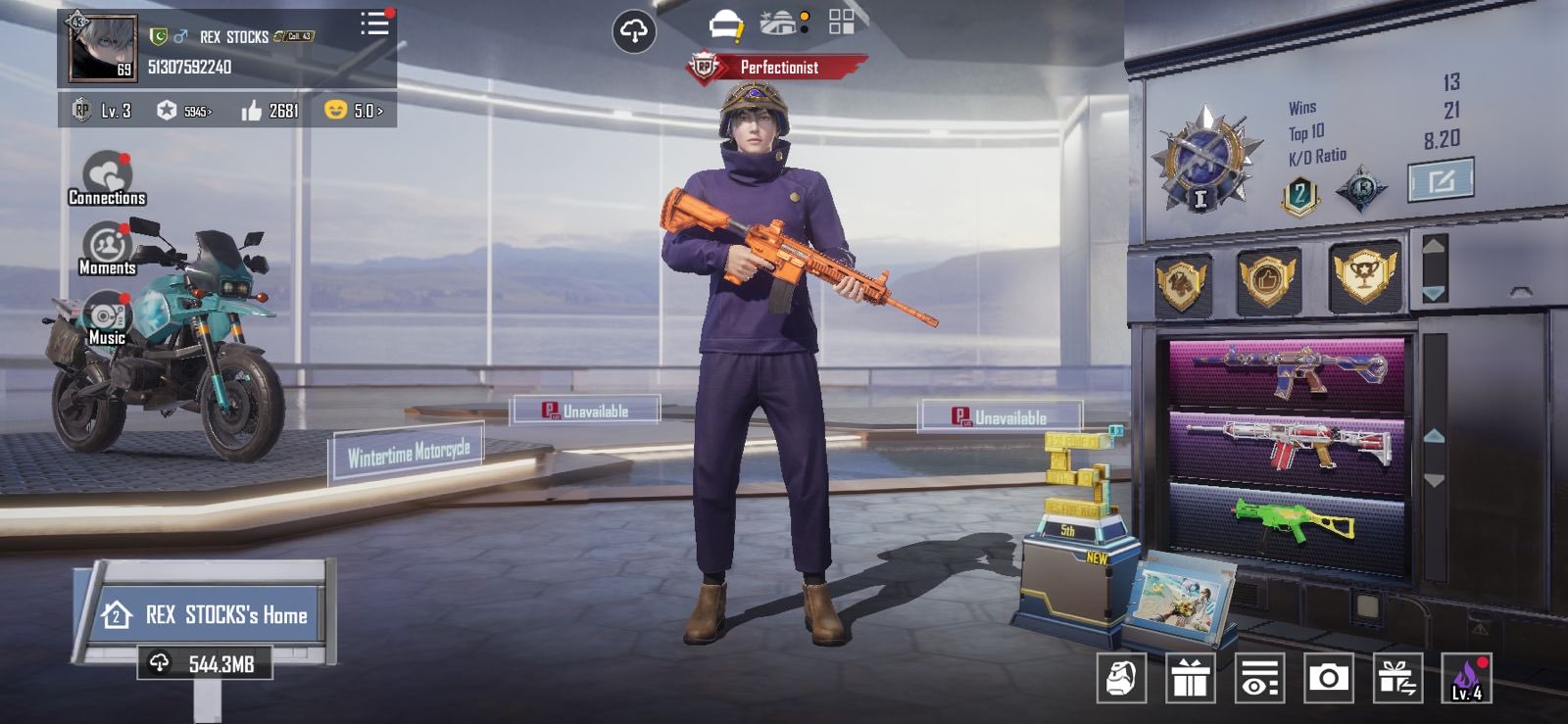
Task: Open the REX STOCKS player avatar
Action: [x=102, y=47]
